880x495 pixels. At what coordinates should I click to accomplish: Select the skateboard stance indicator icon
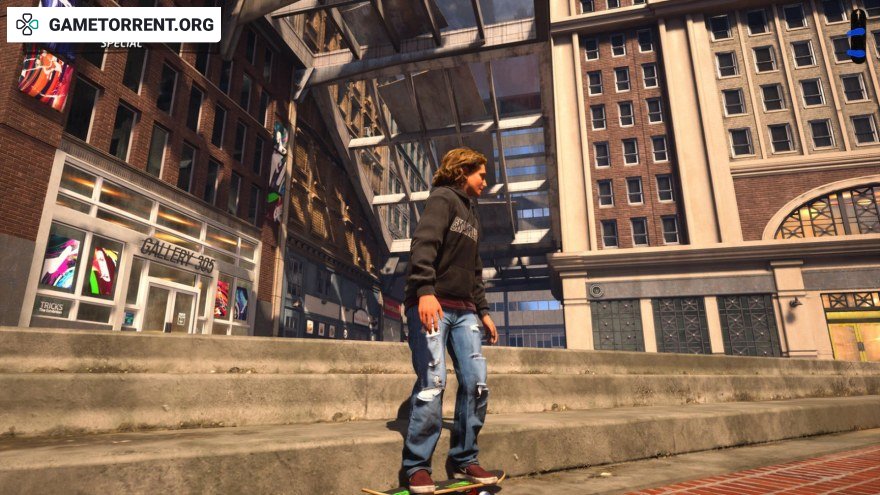857,36
